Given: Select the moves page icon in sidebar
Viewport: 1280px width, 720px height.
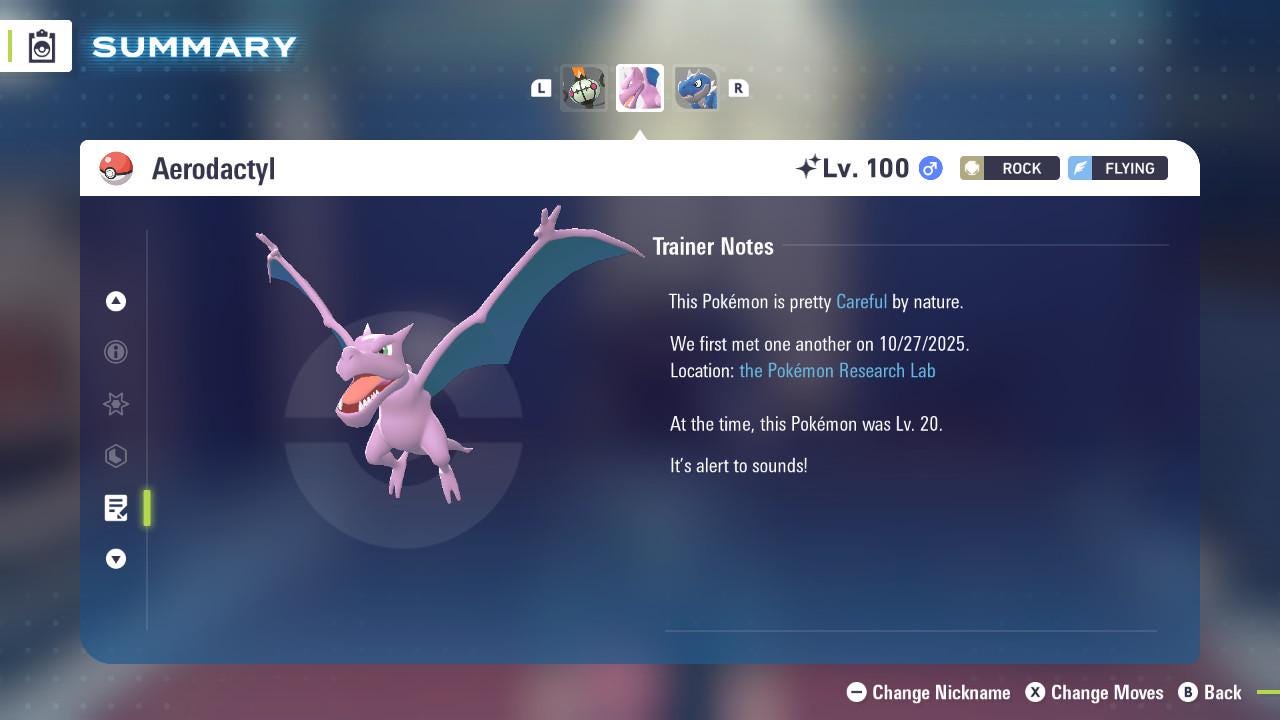Looking at the screenshot, I should coord(116,456).
